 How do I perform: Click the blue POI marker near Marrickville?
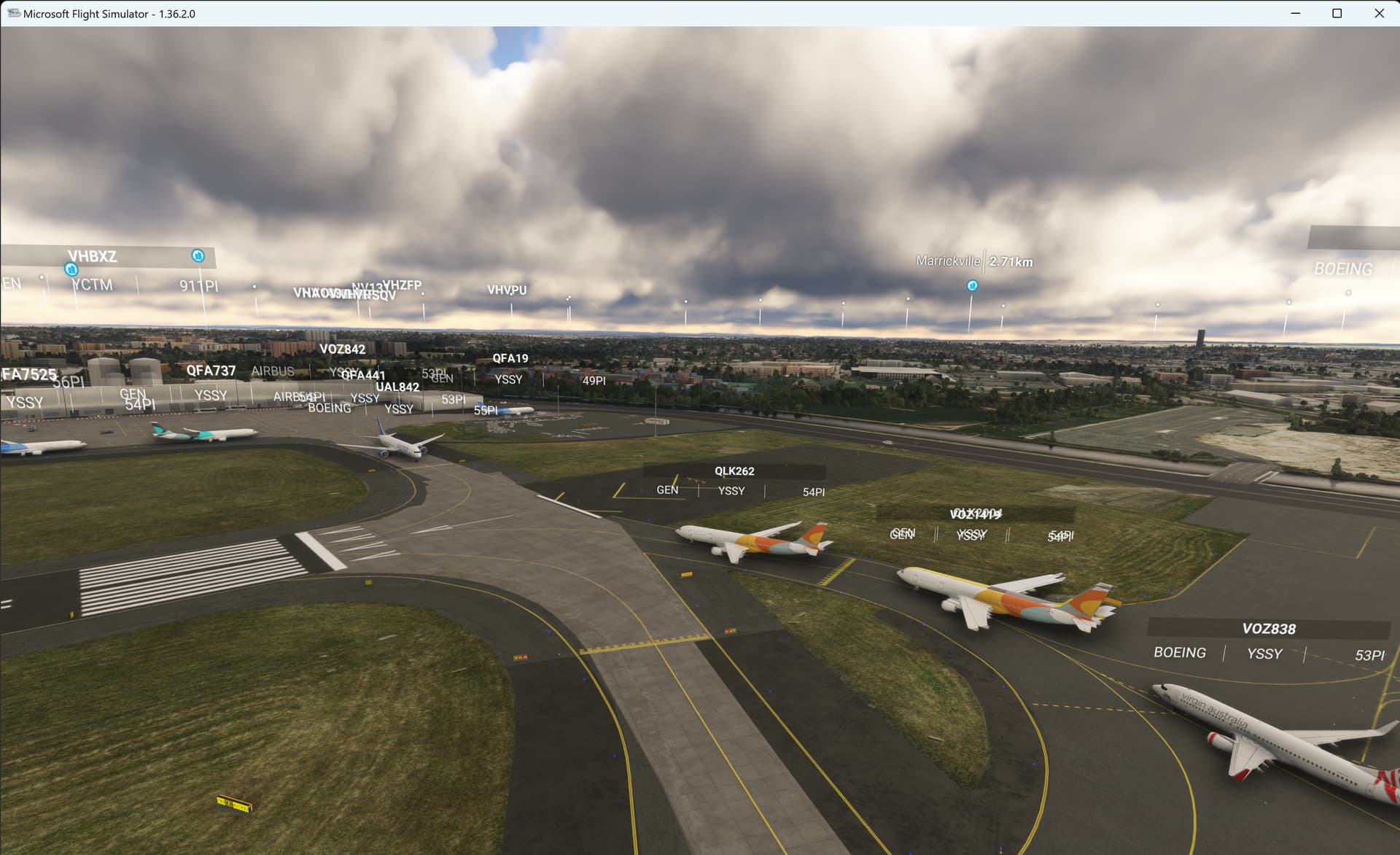point(971,286)
